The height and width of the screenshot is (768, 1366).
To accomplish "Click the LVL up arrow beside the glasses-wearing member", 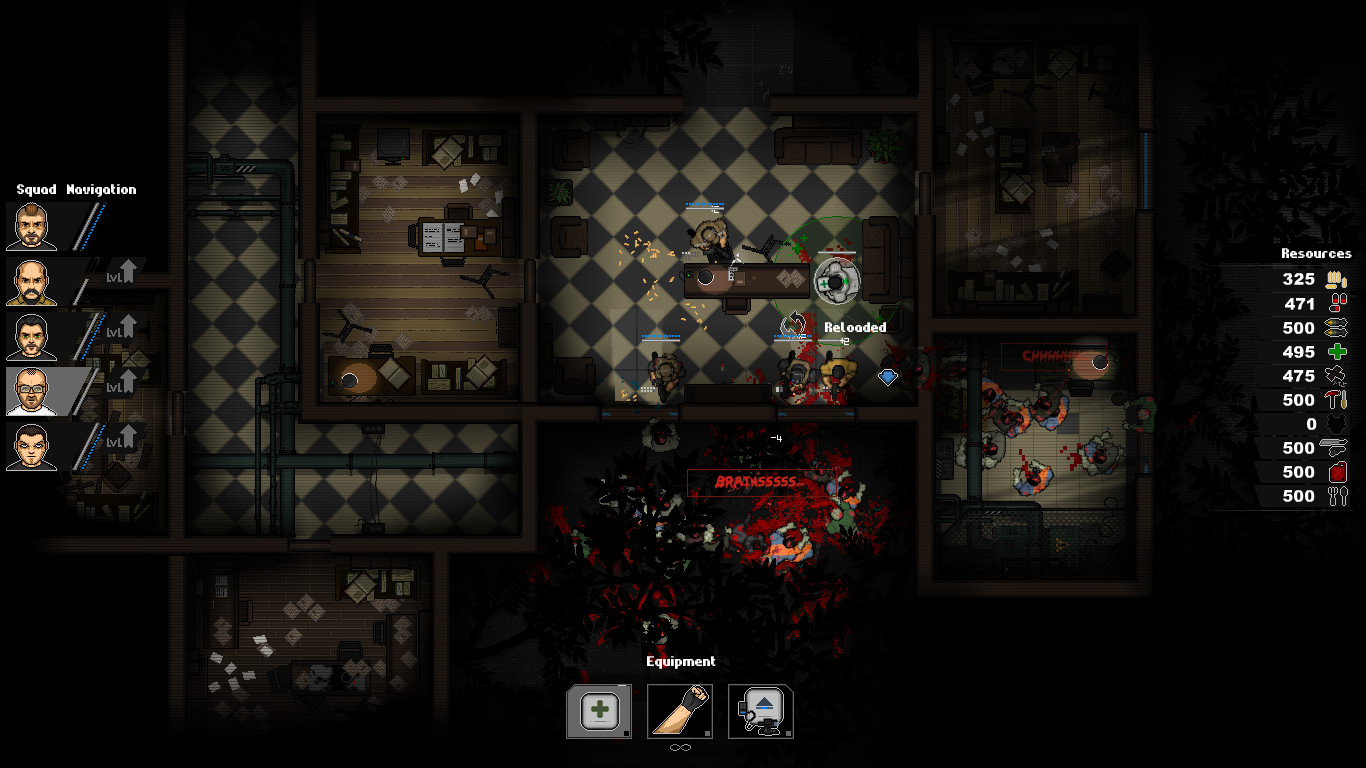I will (121, 382).
